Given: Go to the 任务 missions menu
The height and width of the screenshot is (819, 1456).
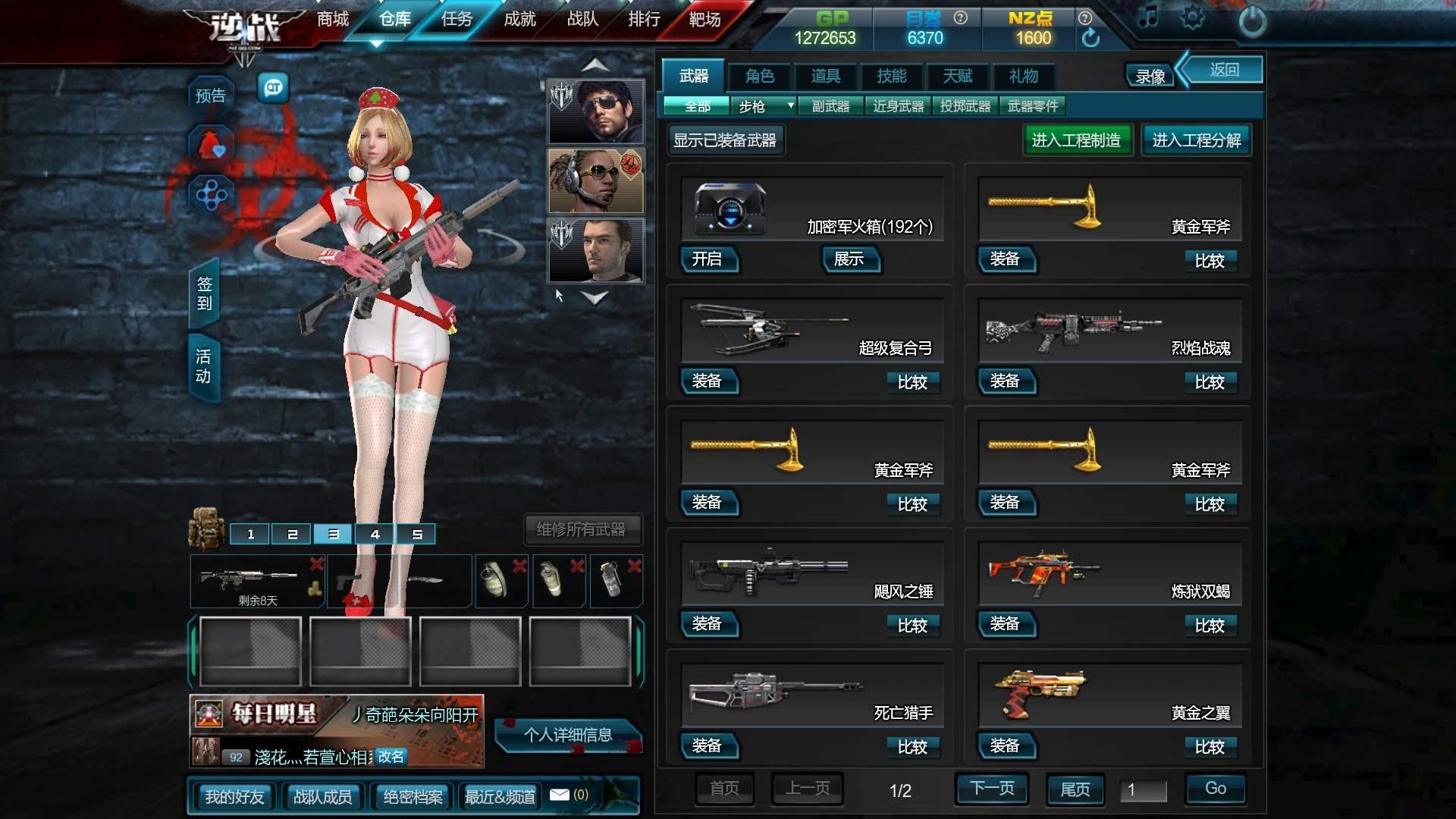Looking at the screenshot, I should 457,20.
